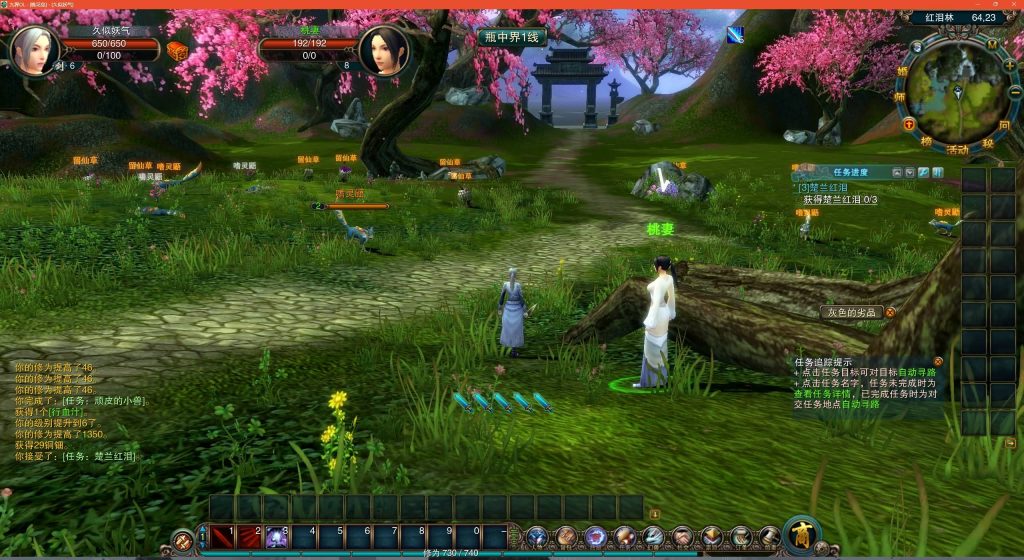Open the world map with M button
Screen dimensions: 1024x560
(x=992, y=44)
